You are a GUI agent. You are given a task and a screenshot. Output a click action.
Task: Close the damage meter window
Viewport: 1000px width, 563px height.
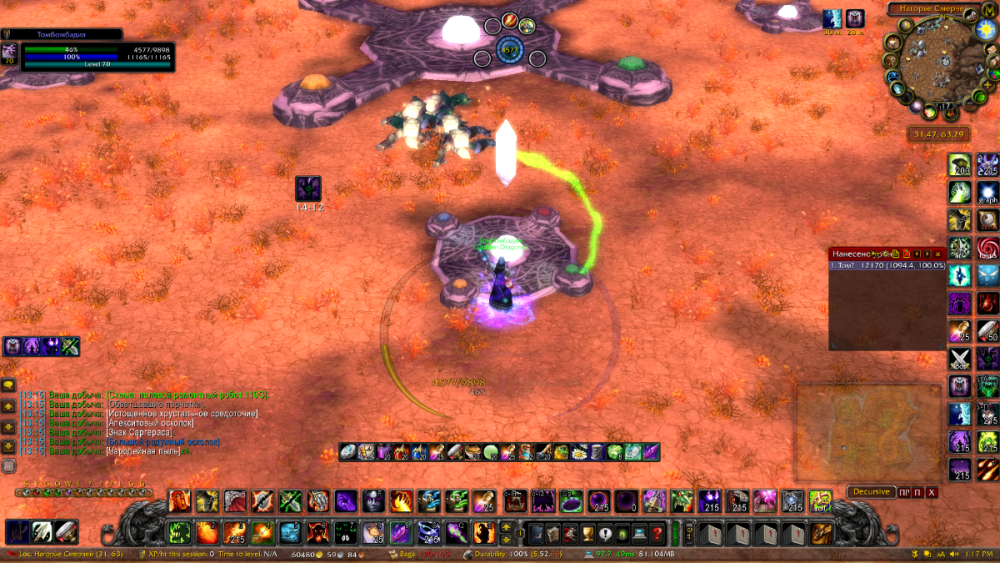[938, 254]
